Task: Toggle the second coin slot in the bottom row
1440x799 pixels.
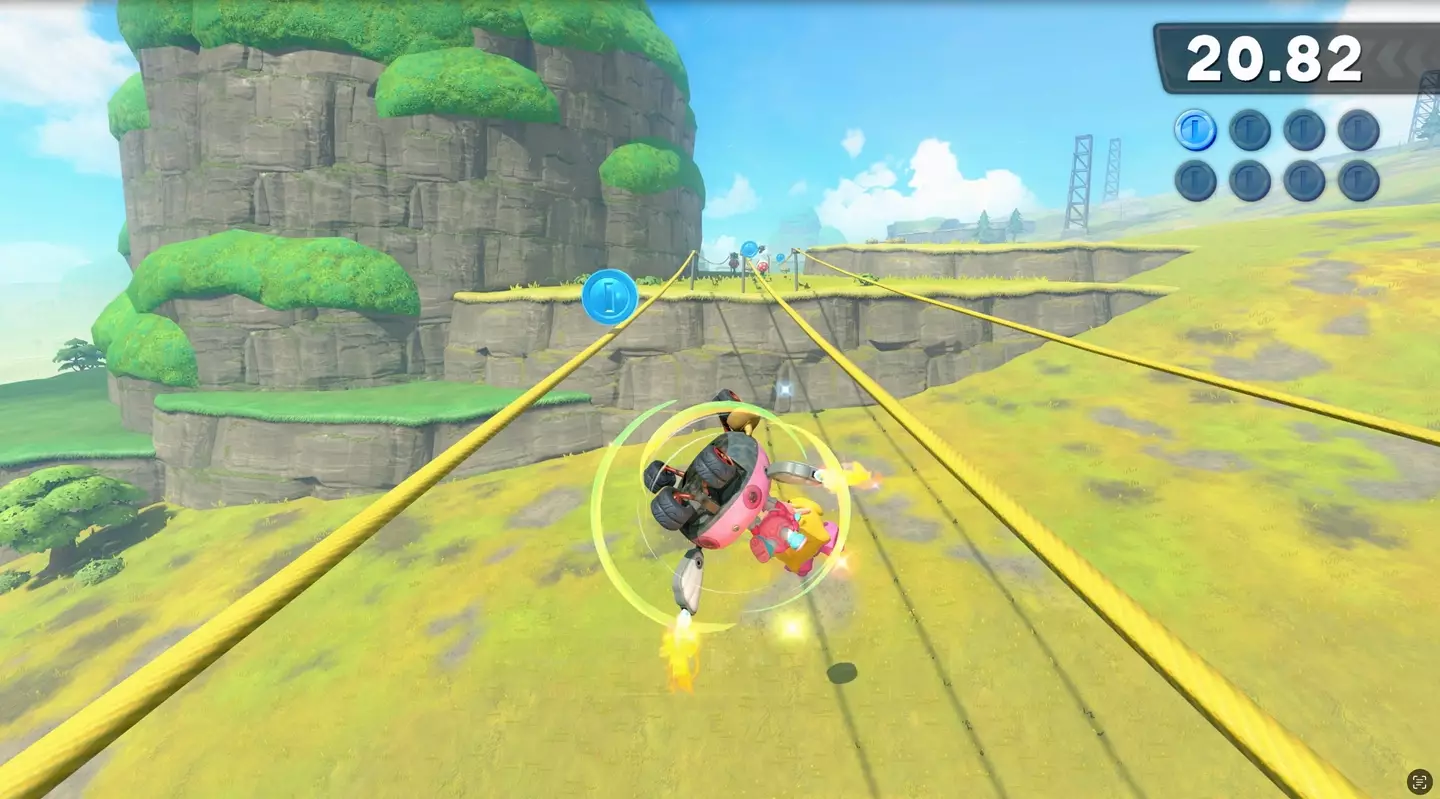Action: tap(1249, 182)
